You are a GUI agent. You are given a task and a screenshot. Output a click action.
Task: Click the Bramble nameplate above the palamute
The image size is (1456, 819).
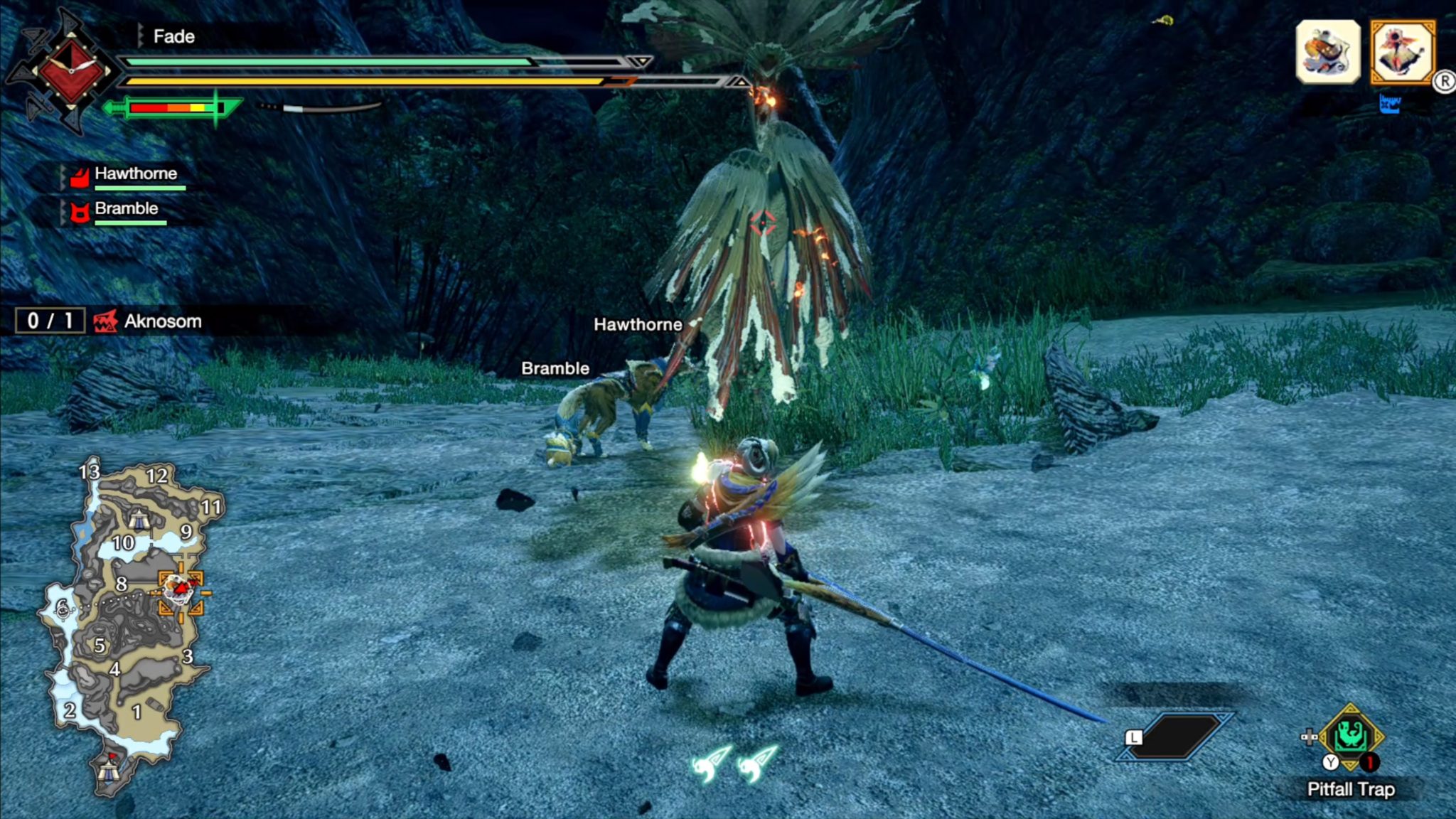click(x=554, y=368)
